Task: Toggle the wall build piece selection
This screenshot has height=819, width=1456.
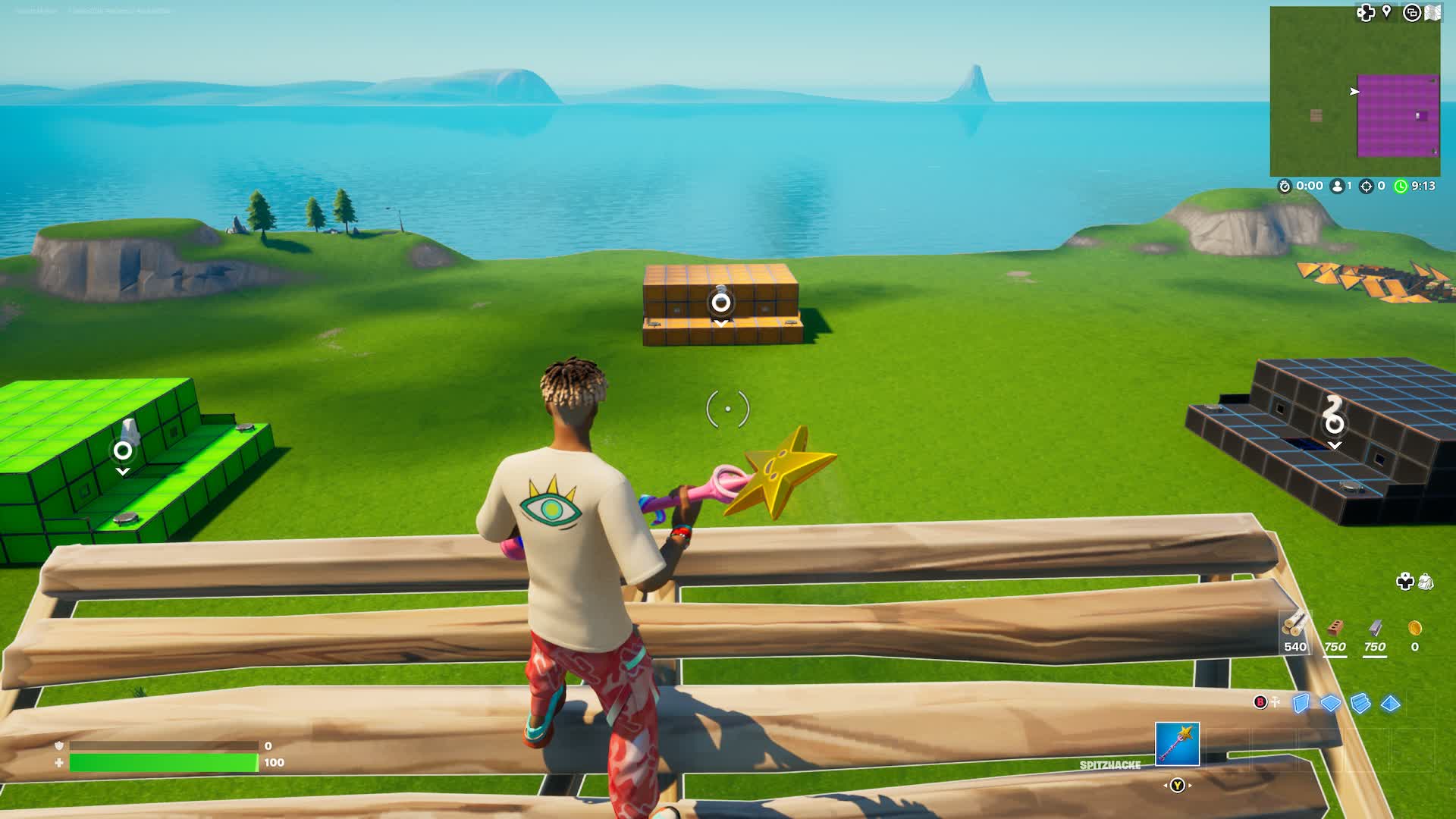Action: 1301,703
